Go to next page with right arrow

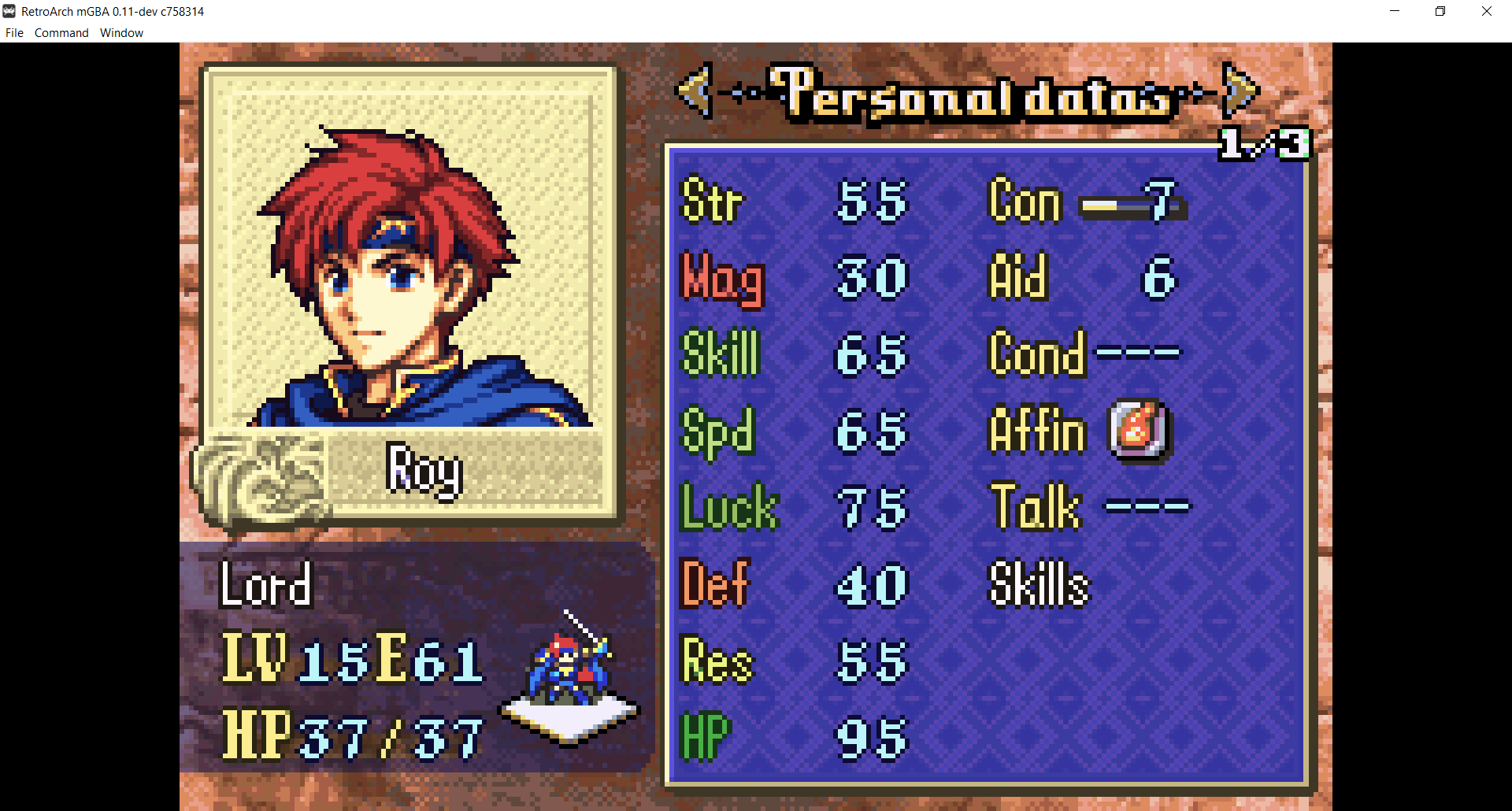[1239, 91]
